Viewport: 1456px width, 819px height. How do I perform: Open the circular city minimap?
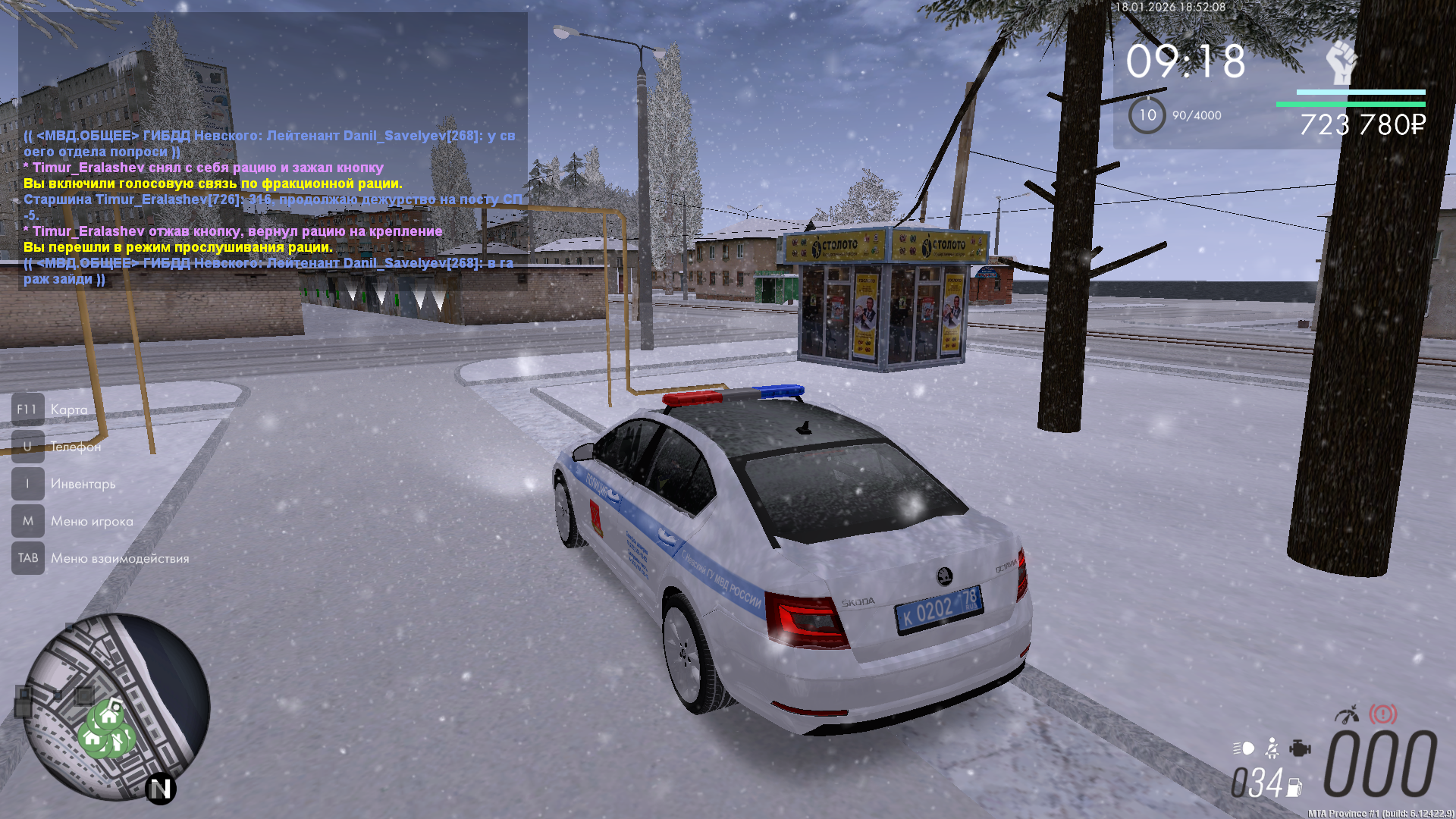pos(116,707)
